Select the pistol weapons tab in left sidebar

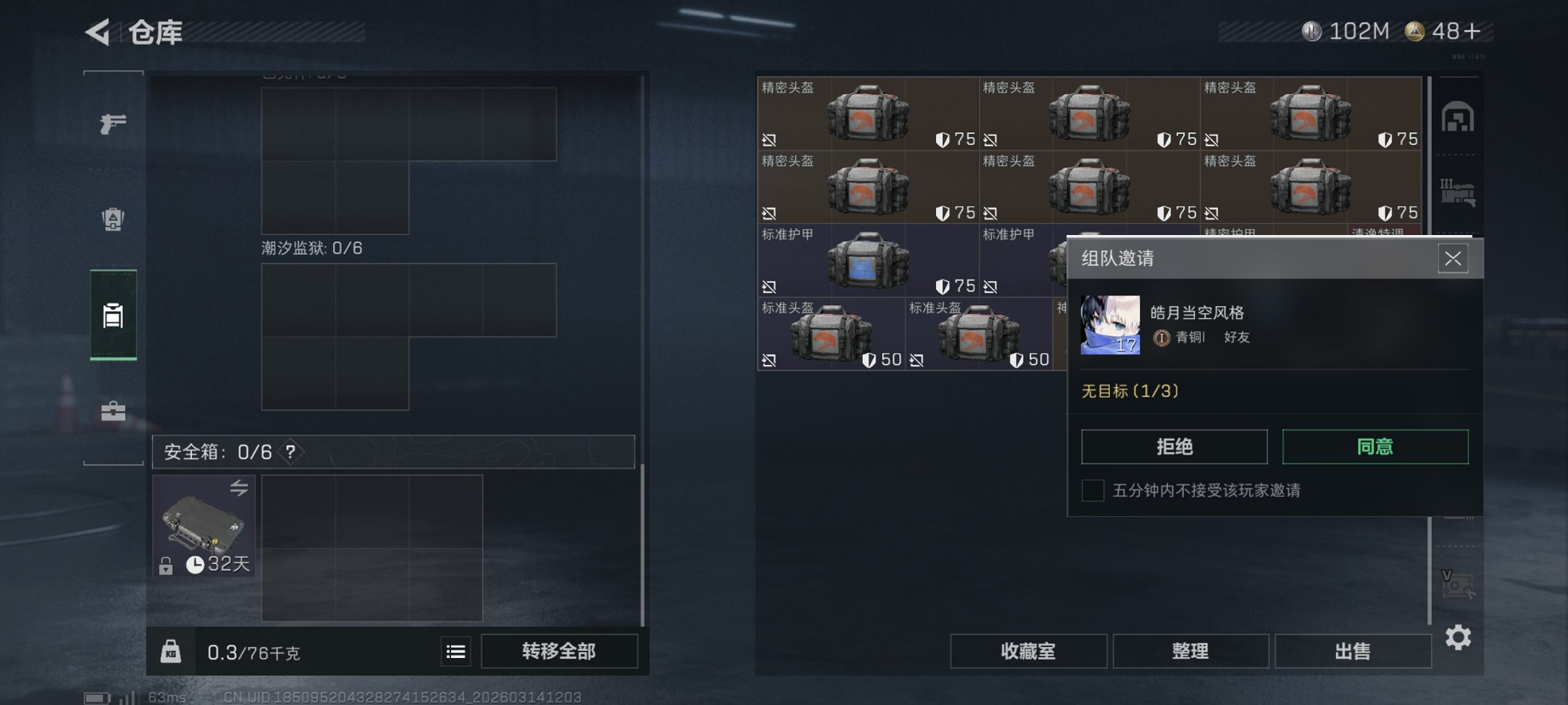click(x=113, y=123)
